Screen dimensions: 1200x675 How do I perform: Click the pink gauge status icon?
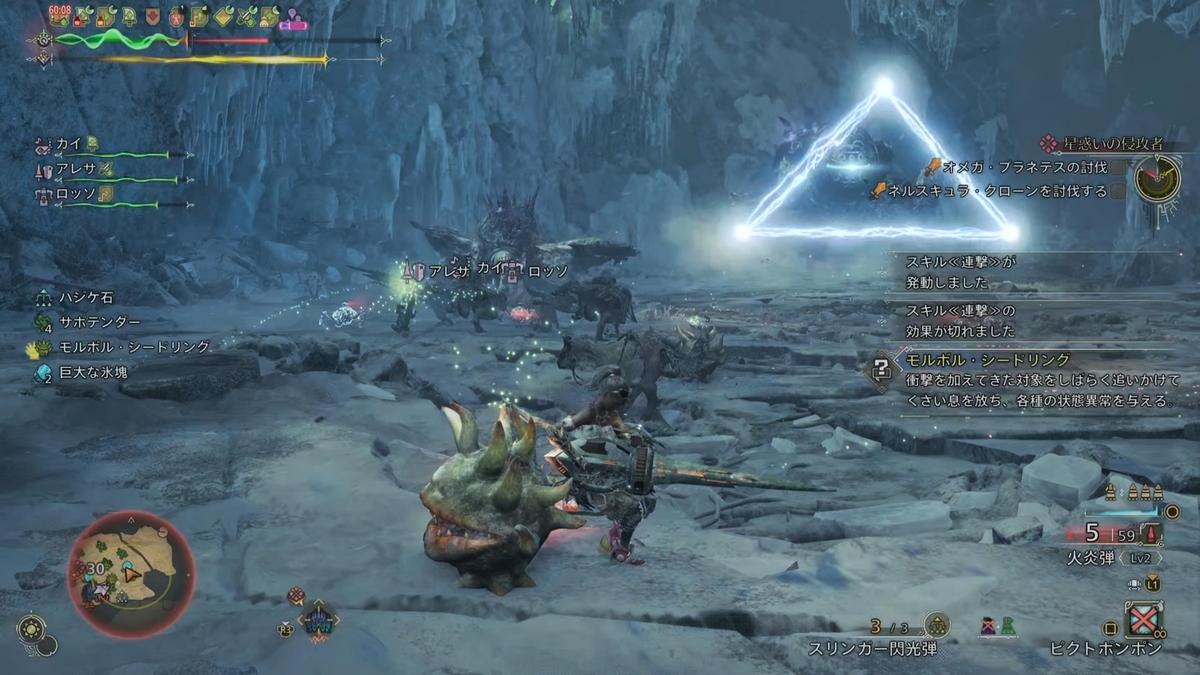(293, 18)
